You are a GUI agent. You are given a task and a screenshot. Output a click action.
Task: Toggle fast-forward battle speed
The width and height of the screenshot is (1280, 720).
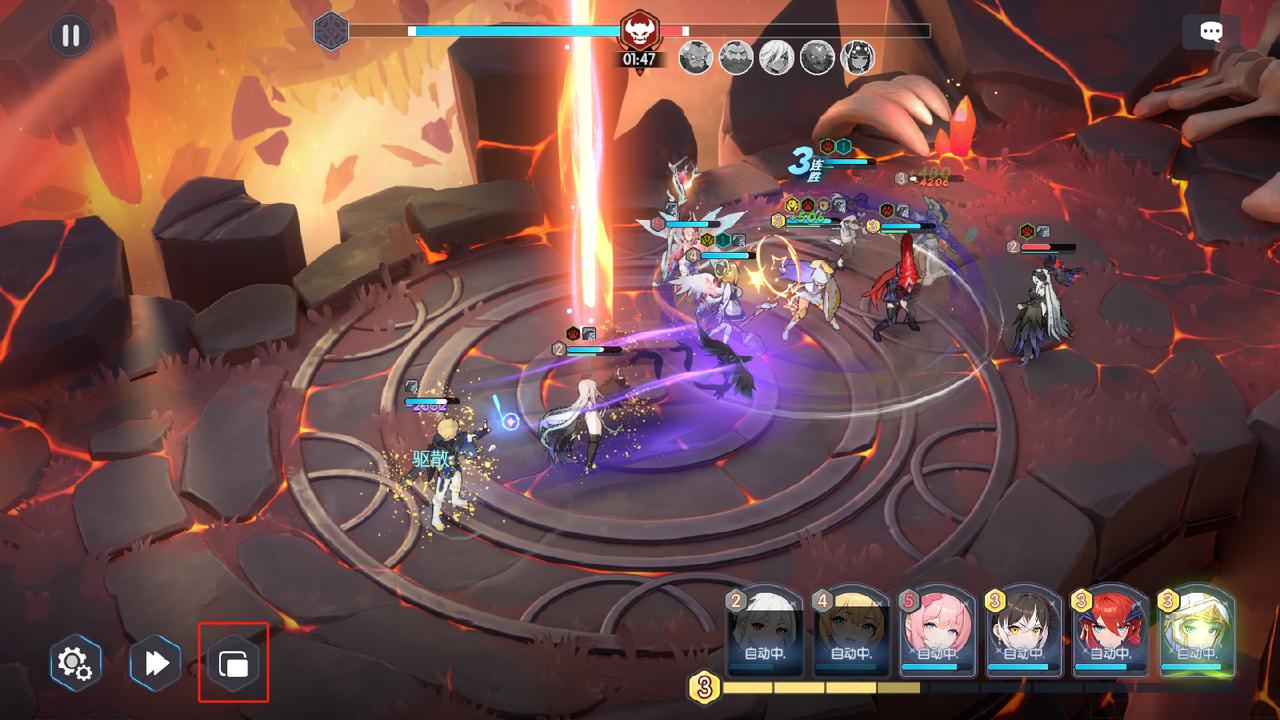point(156,662)
